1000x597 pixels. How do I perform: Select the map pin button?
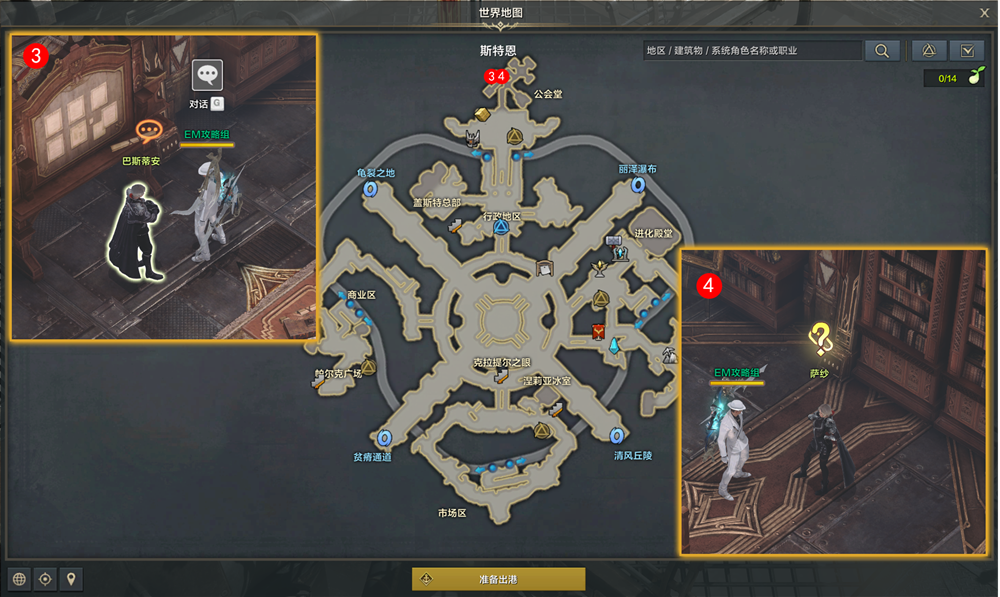click(x=71, y=579)
